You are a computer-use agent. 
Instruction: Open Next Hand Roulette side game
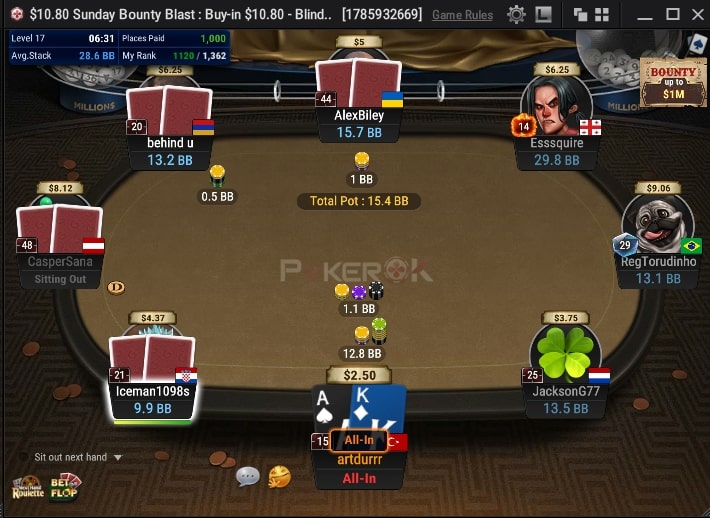tap(27, 488)
